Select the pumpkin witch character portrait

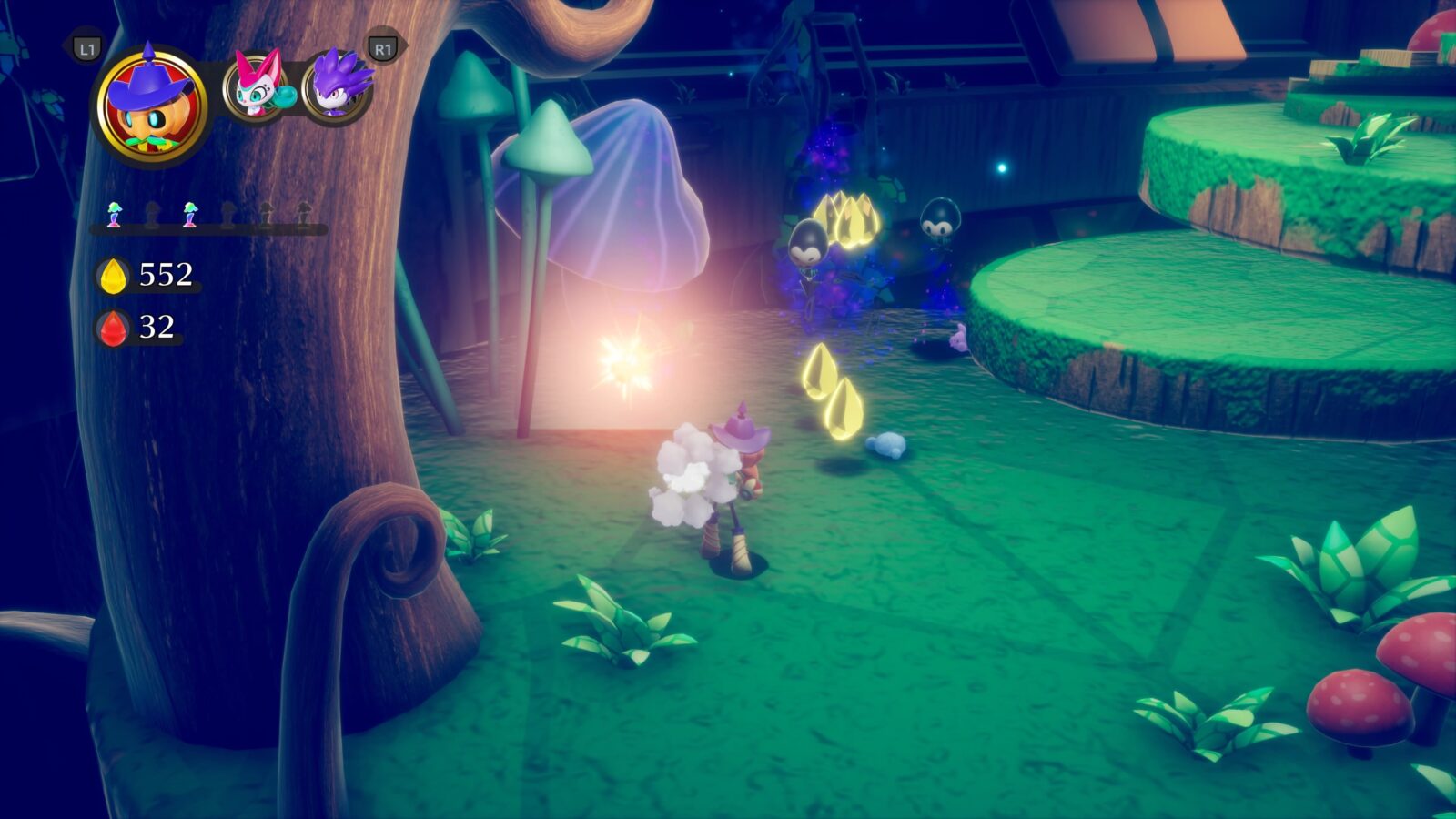[150, 105]
